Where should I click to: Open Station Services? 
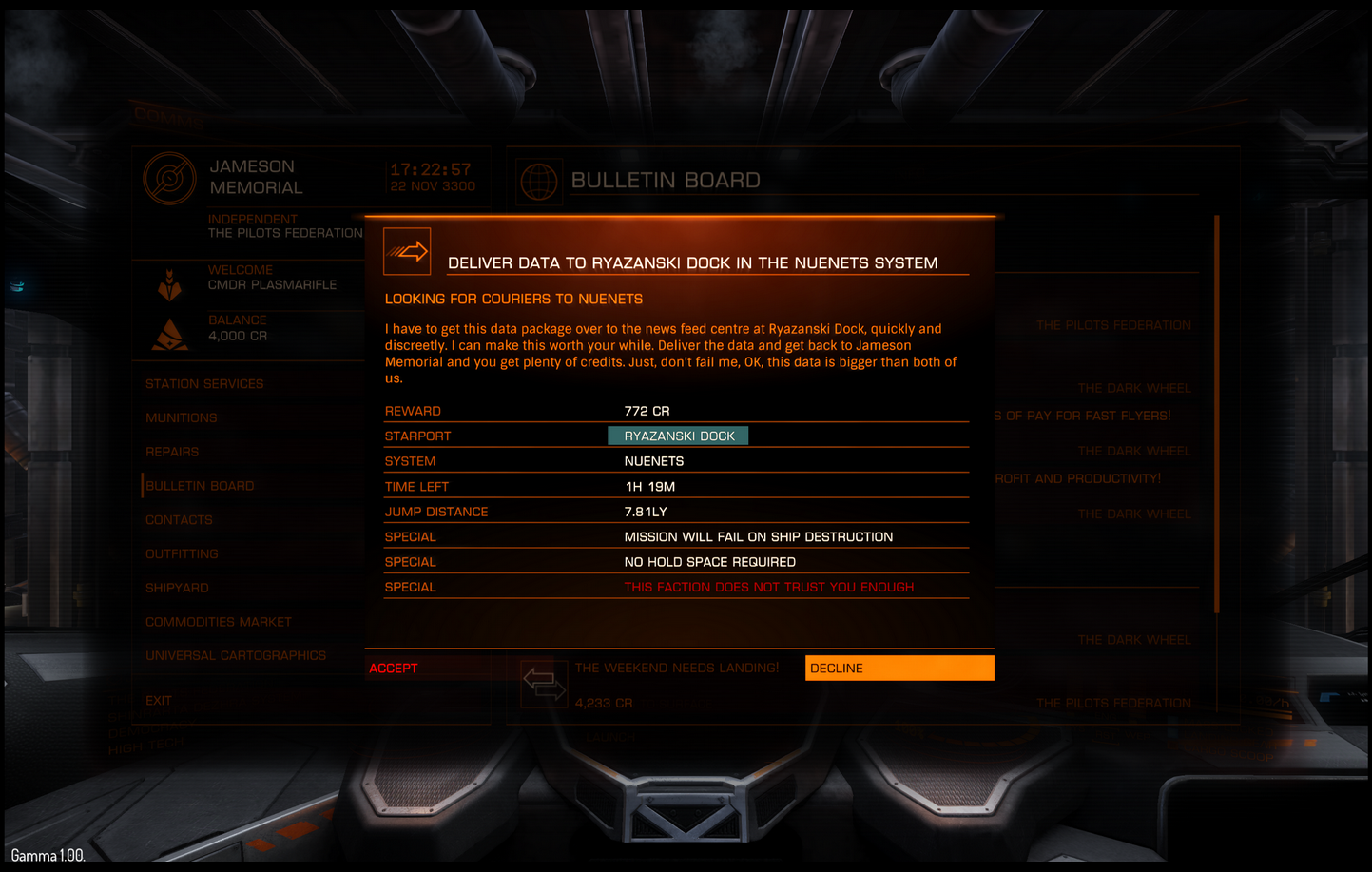pos(204,384)
